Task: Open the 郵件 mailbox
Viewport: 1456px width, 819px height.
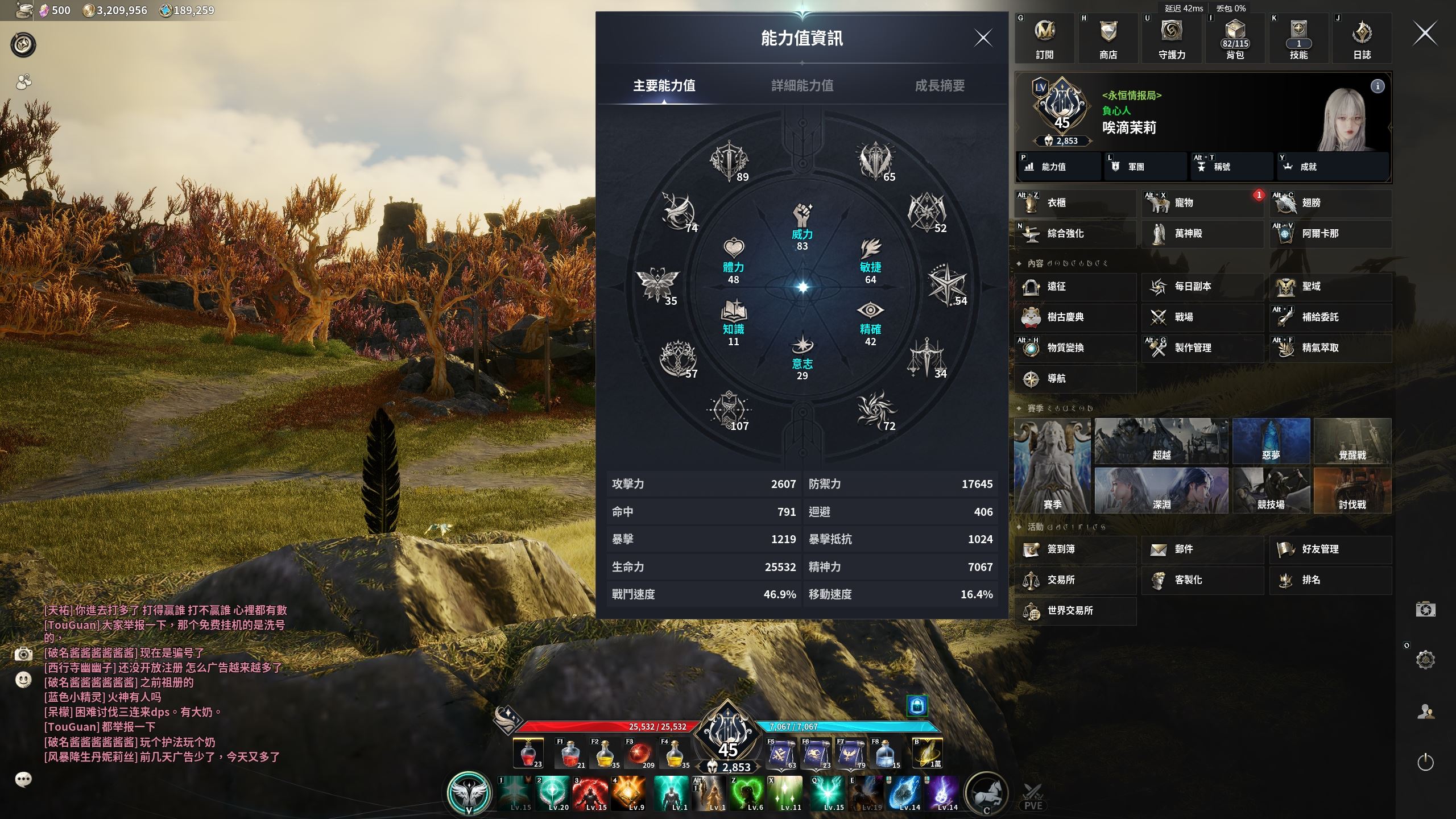Action: click(1201, 549)
